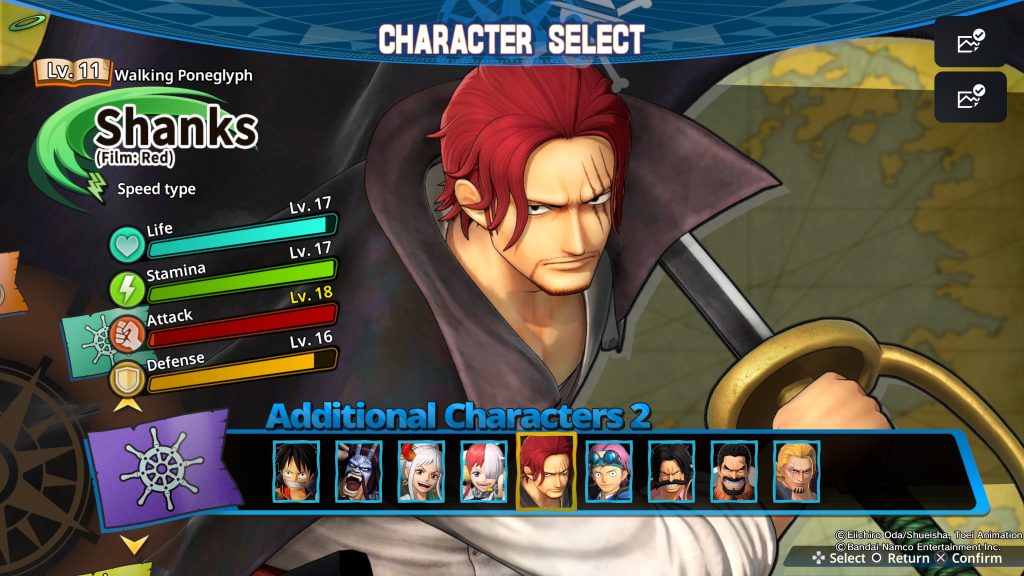1024x576 pixels.
Task: Show previous category with the yellow up arrow
Action: tap(127, 404)
